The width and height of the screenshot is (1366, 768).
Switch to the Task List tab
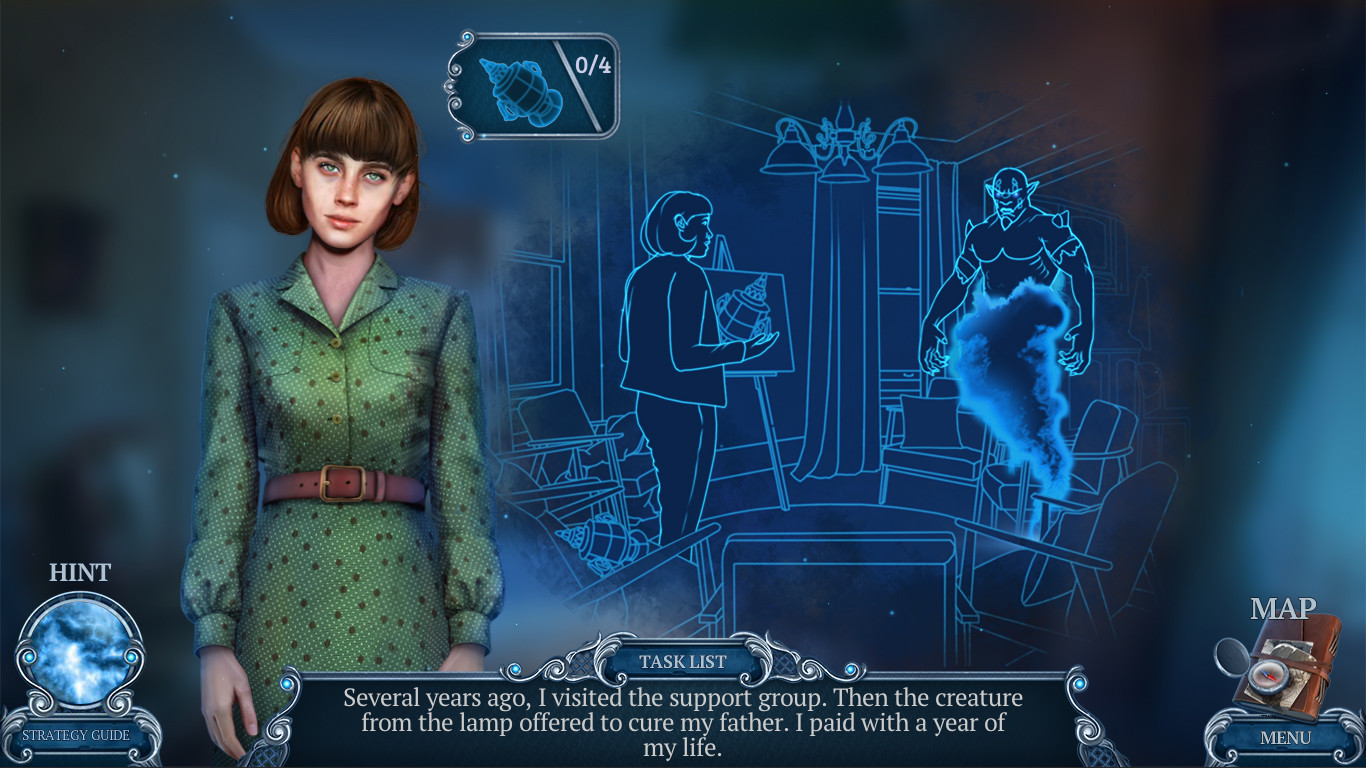[683, 661]
